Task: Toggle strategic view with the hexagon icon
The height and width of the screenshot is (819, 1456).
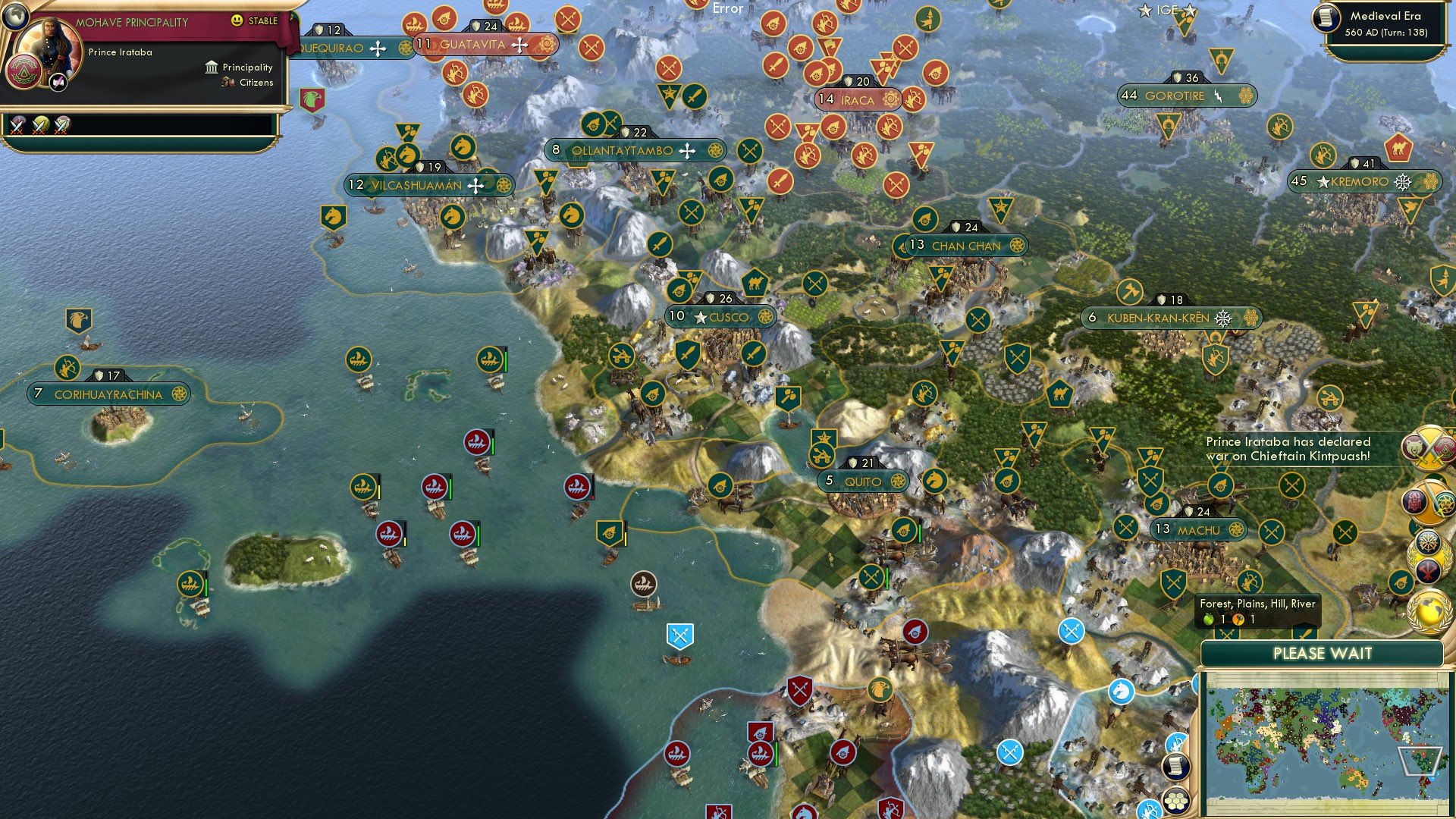Action: 1176,802
